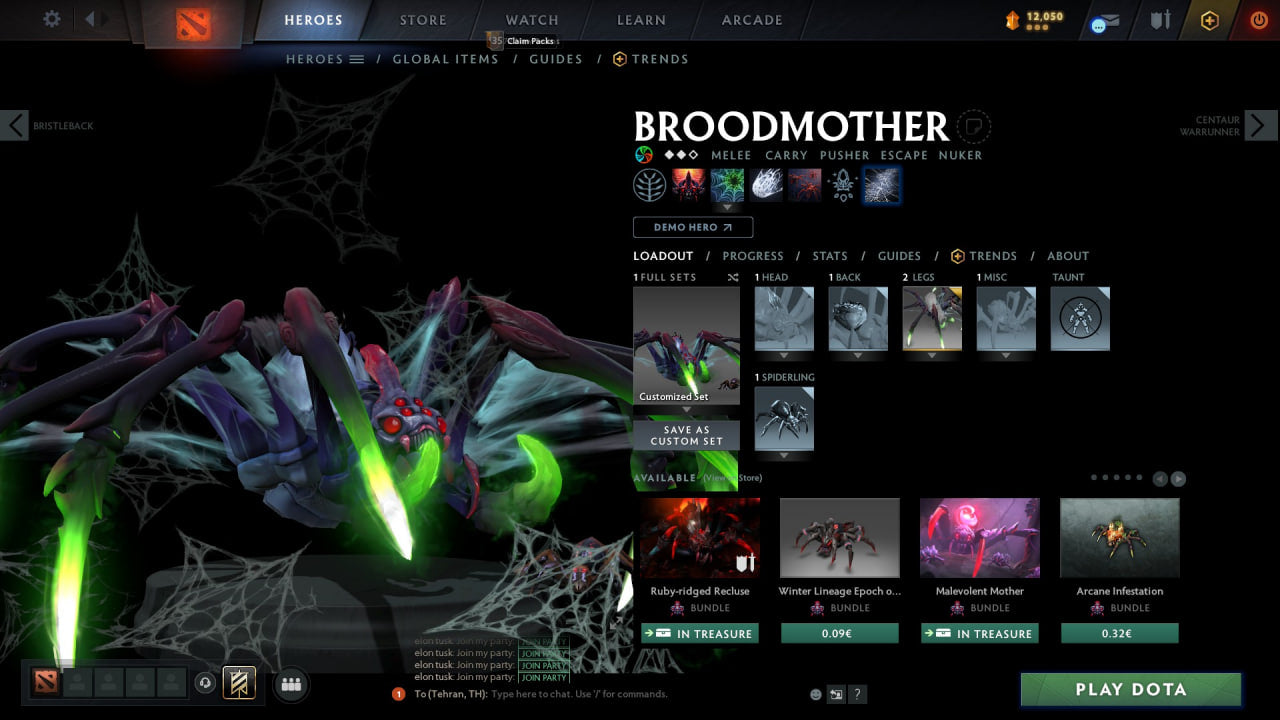The width and height of the screenshot is (1280, 720).
Task: Click the PLAY DOTA button
Action: coord(1130,689)
